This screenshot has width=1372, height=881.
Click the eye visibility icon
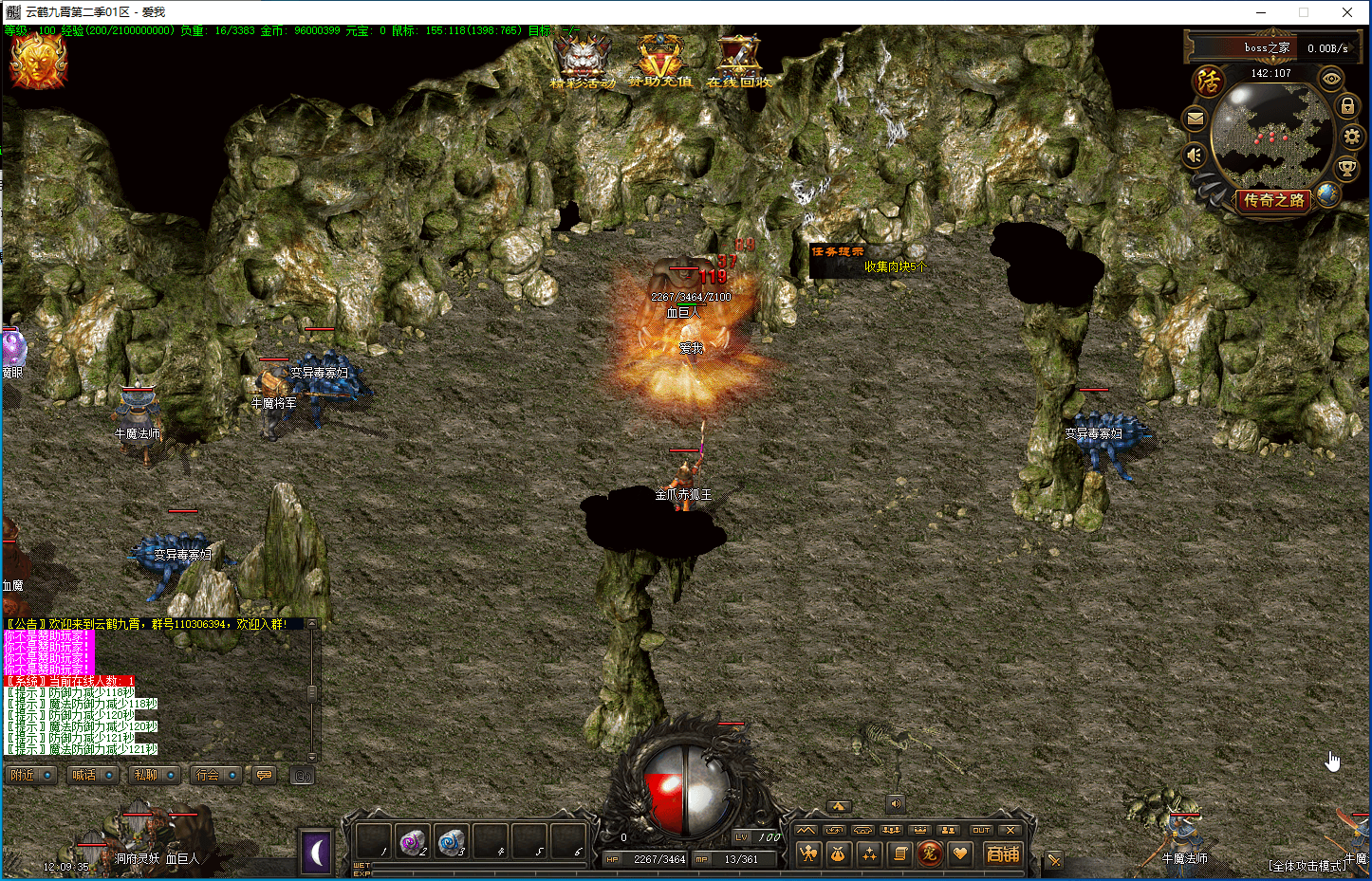[1331, 79]
